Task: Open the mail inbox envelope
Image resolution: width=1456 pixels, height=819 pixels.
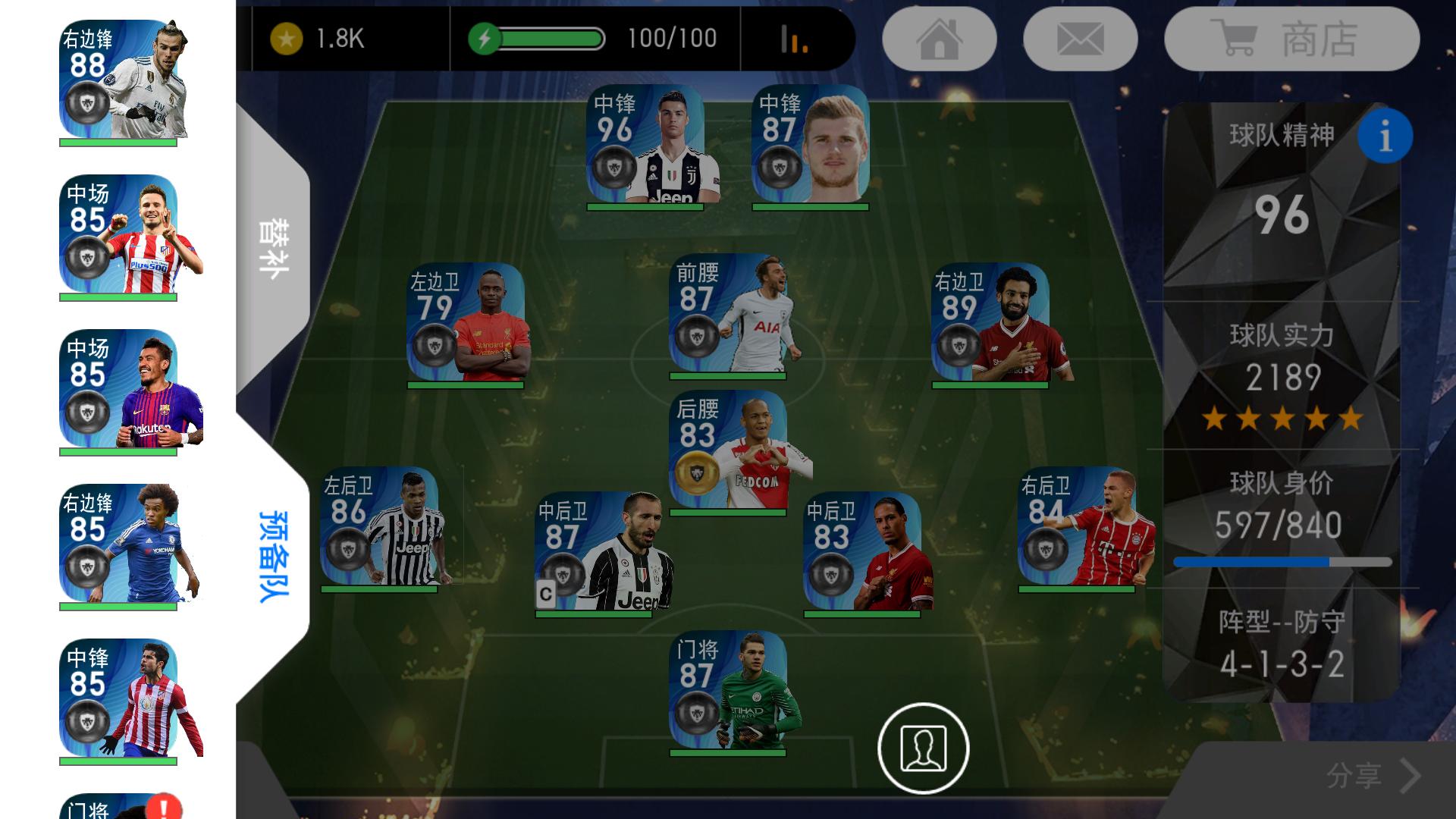Action: 1080,39
